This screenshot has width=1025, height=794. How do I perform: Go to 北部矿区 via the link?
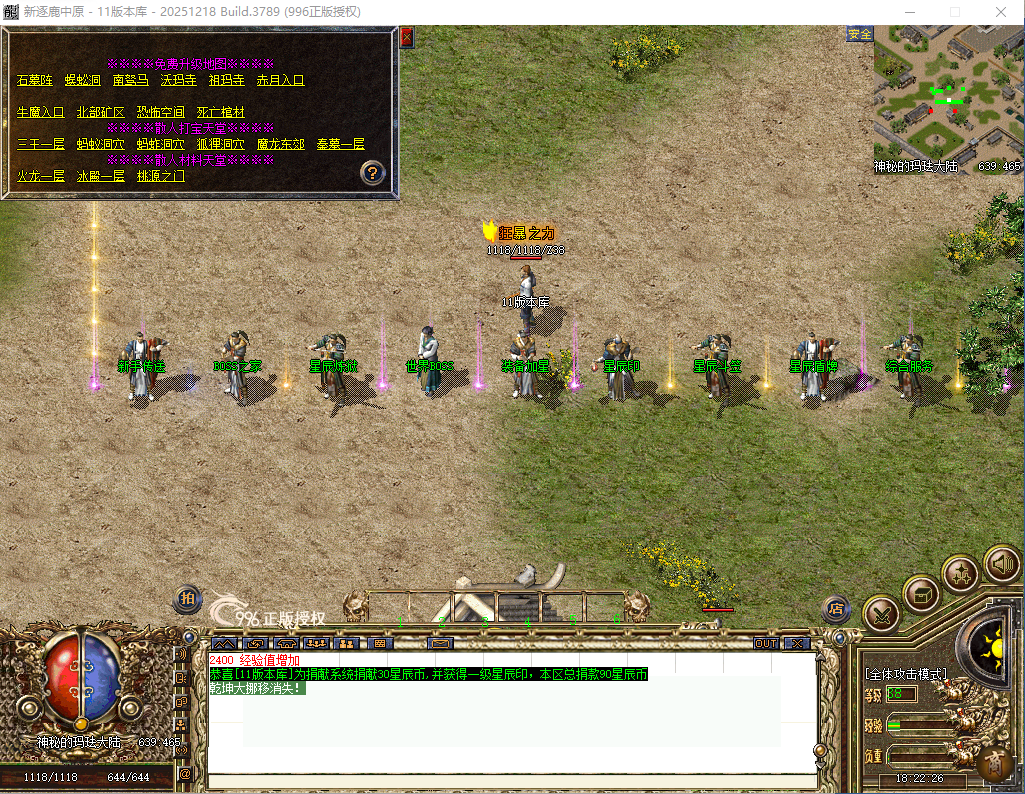100,112
